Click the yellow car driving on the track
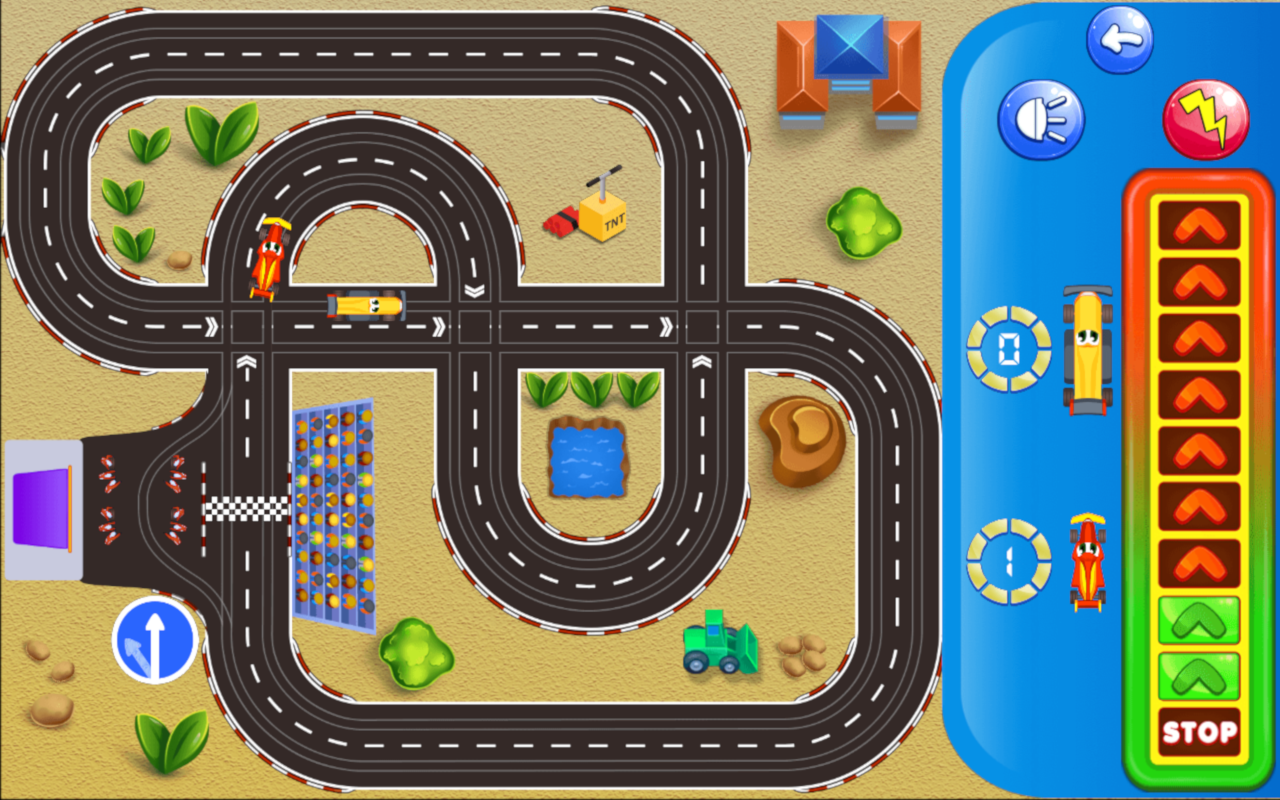Viewport: 1280px width, 800px height. pyautogui.click(x=363, y=307)
